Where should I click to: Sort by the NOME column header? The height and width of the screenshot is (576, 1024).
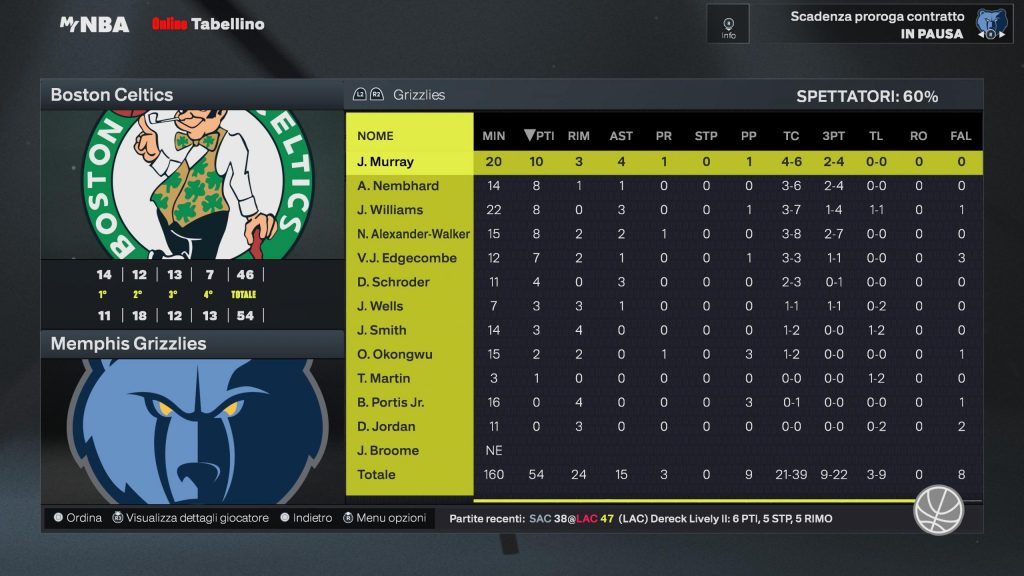click(x=376, y=136)
